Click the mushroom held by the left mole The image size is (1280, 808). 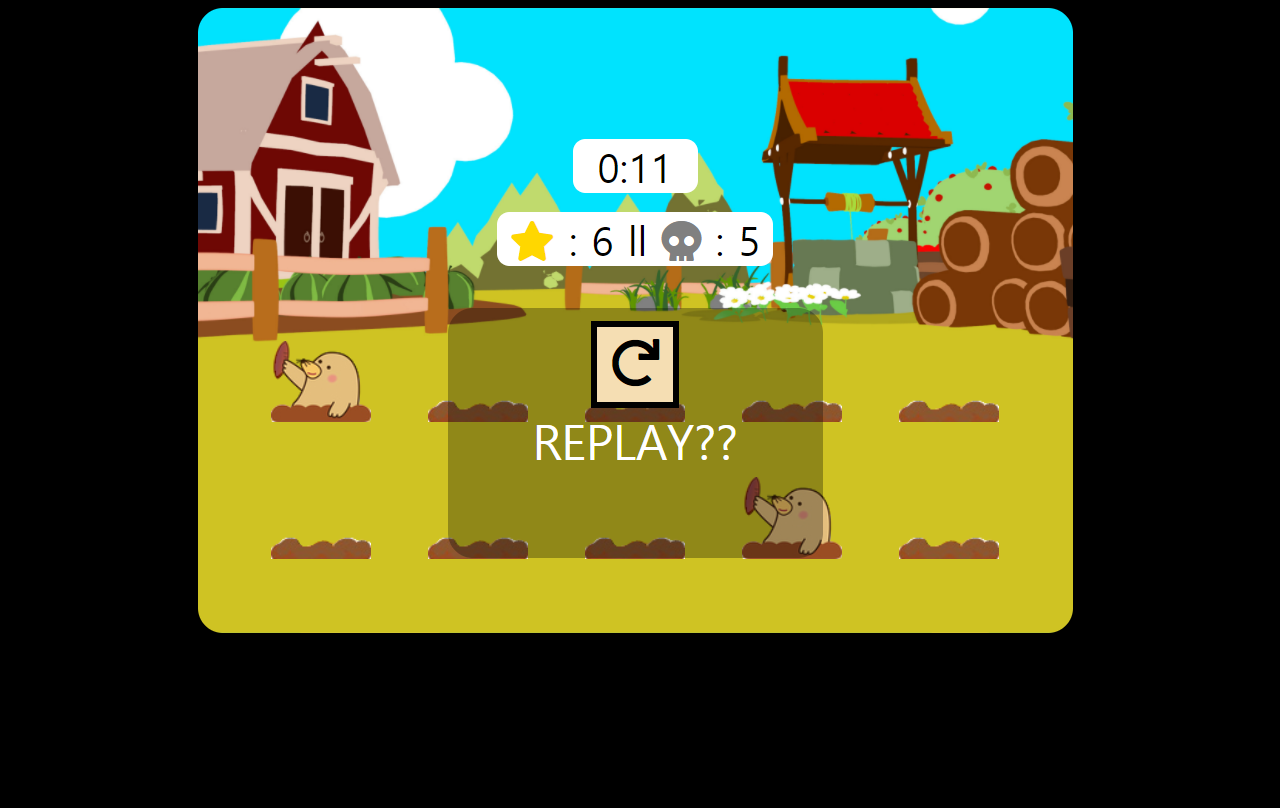point(281,360)
